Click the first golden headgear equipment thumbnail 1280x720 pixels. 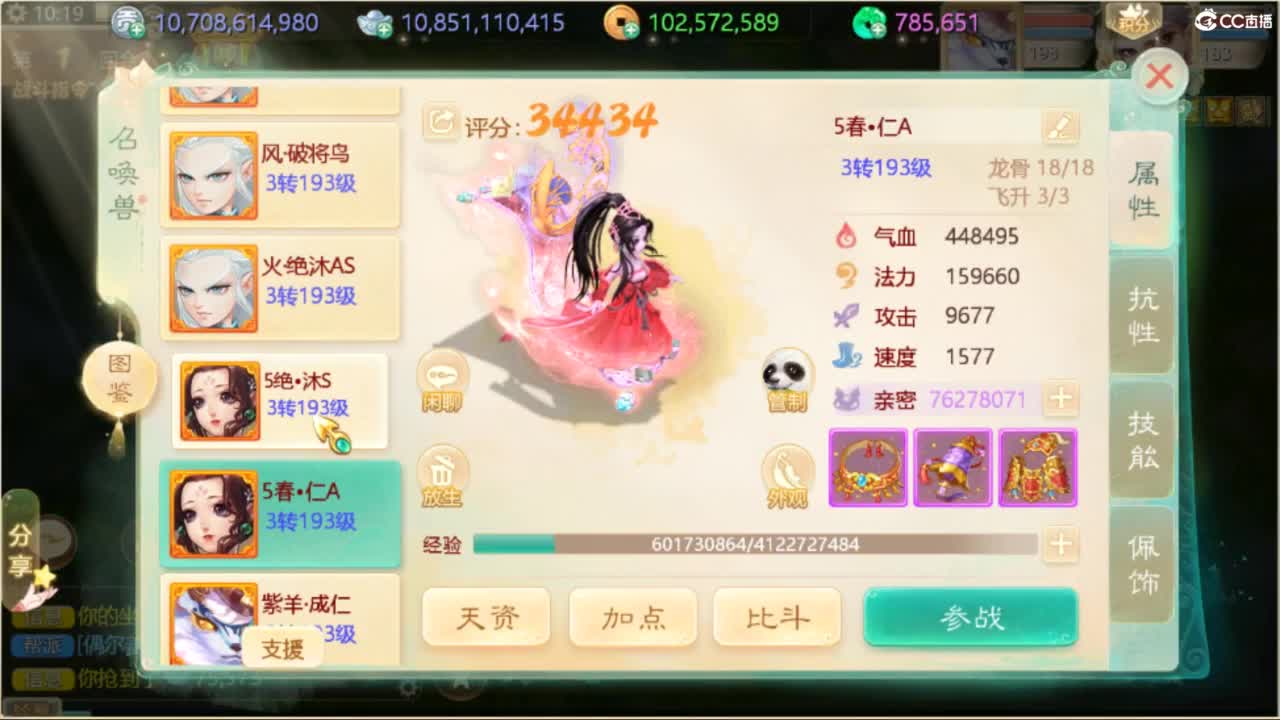867,467
